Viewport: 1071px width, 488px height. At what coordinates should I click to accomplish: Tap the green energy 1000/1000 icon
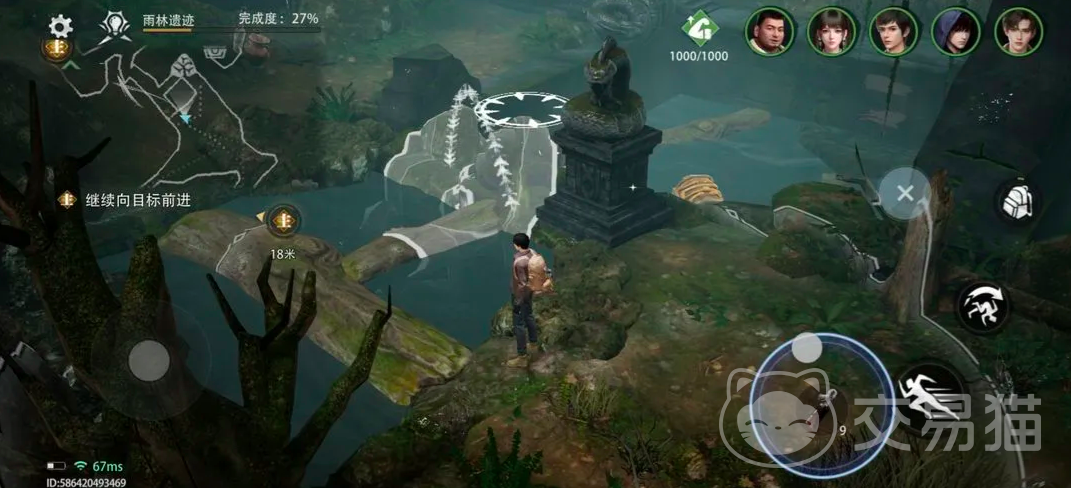699,27
